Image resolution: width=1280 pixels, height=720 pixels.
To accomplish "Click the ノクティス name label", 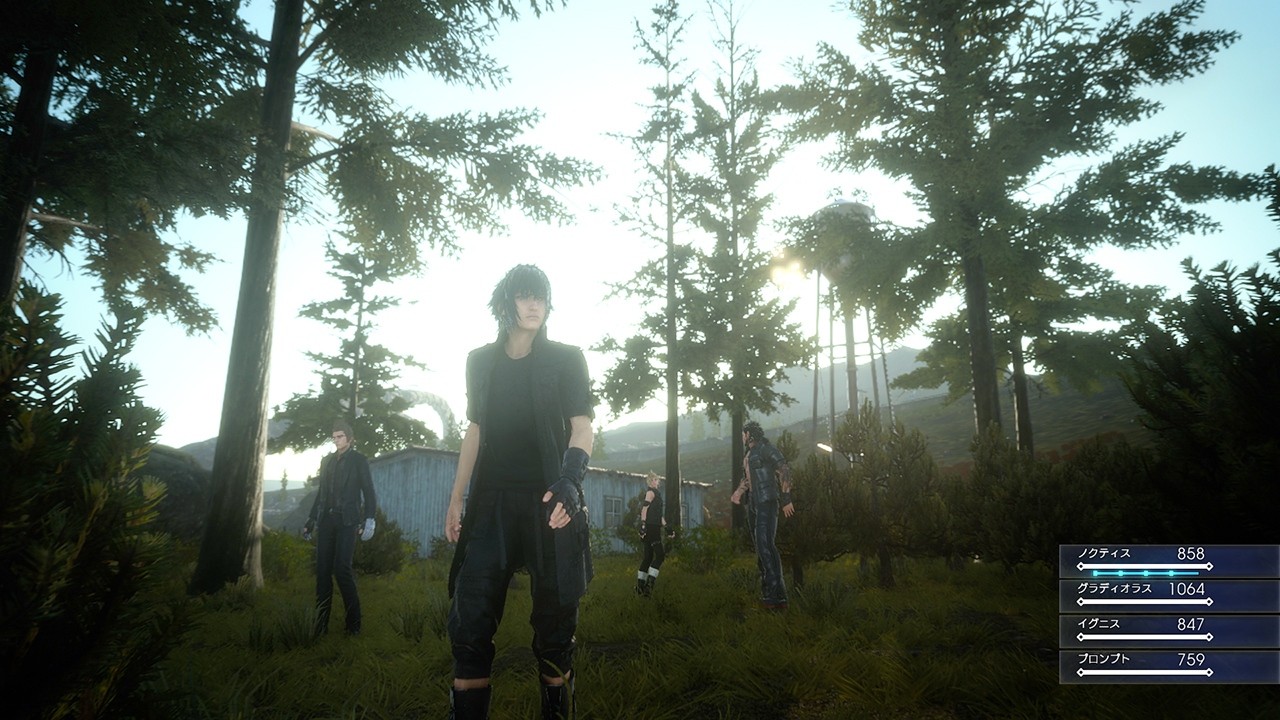I will tap(1105, 554).
